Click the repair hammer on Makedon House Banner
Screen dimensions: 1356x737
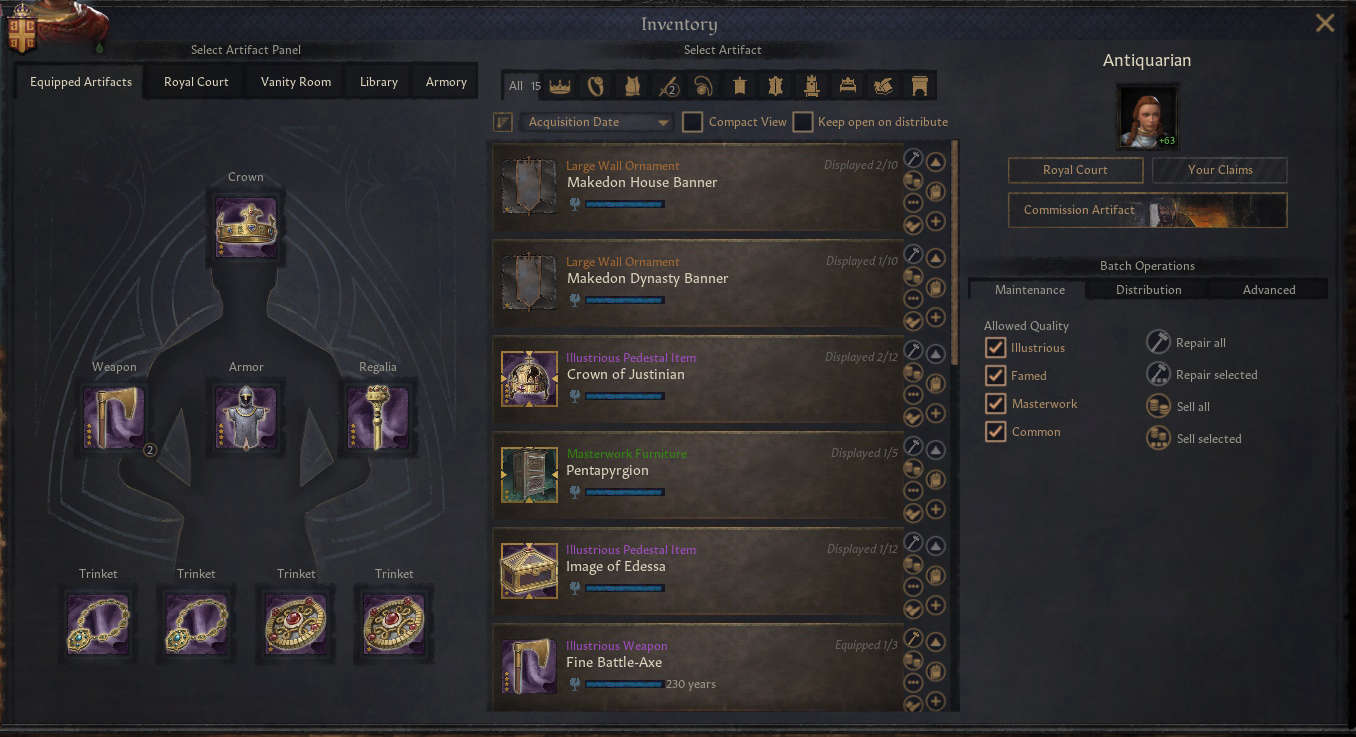coord(912,158)
